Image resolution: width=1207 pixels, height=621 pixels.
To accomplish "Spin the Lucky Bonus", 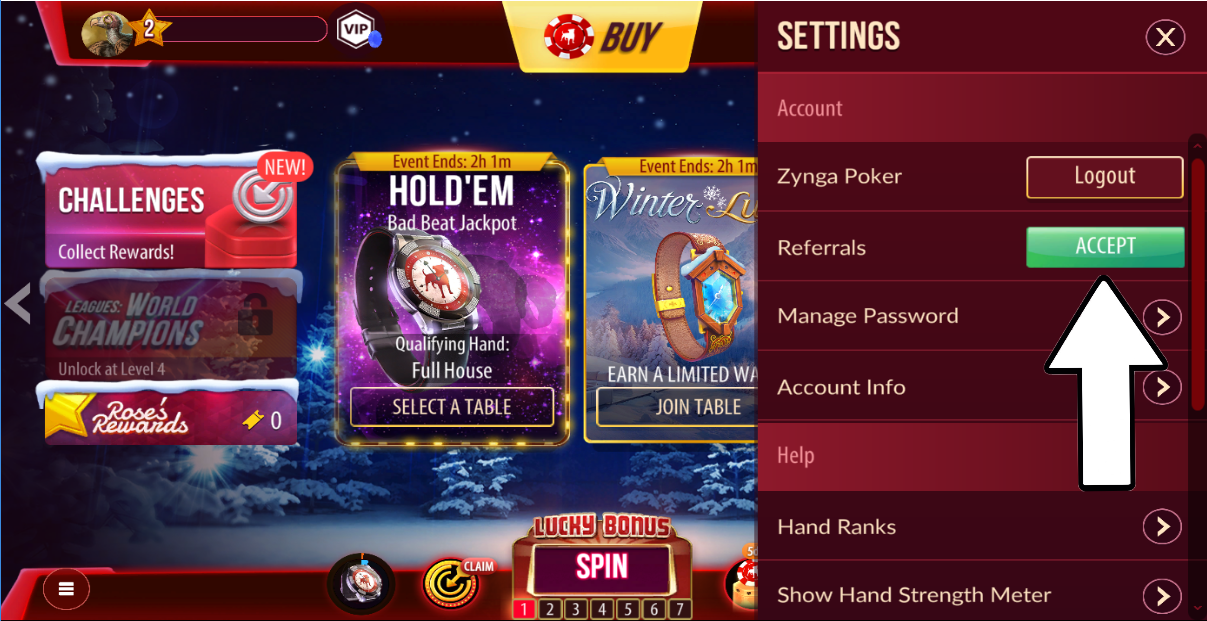I will 602,566.
